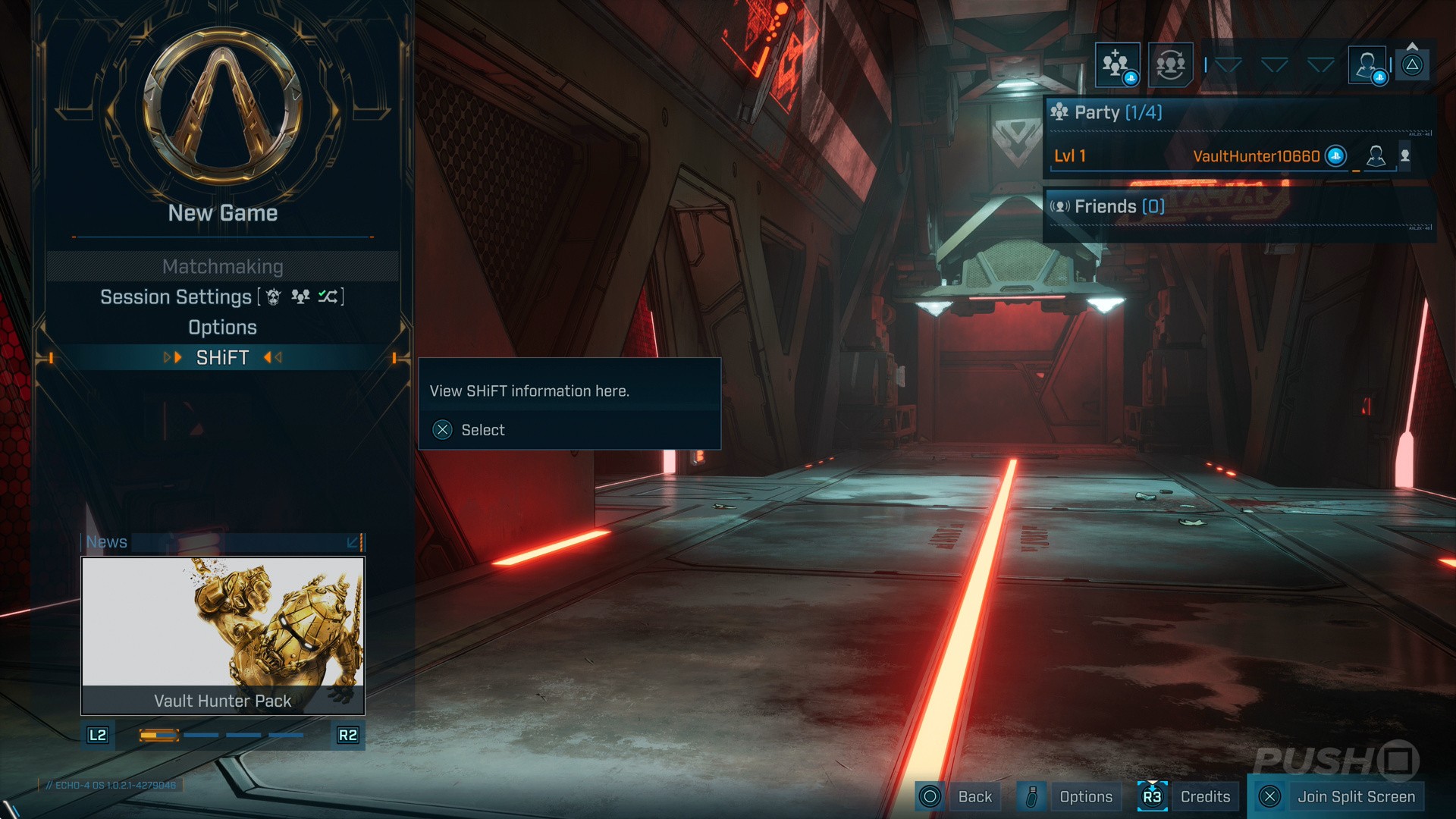Open the Vault Hunter Pack news tile
This screenshot has height=819, width=1456.
point(222,635)
